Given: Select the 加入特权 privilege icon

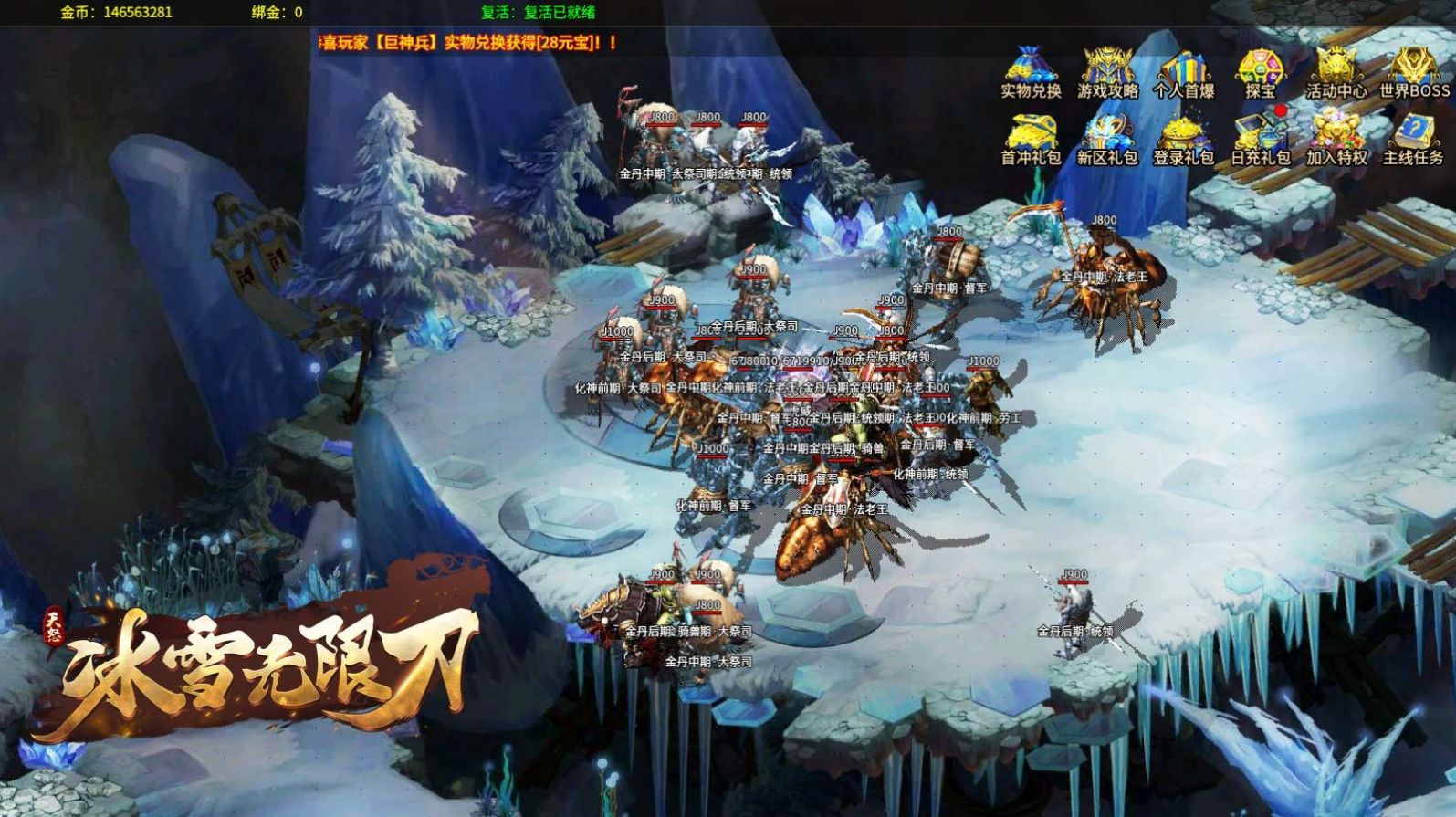Looking at the screenshot, I should coord(1336,140).
